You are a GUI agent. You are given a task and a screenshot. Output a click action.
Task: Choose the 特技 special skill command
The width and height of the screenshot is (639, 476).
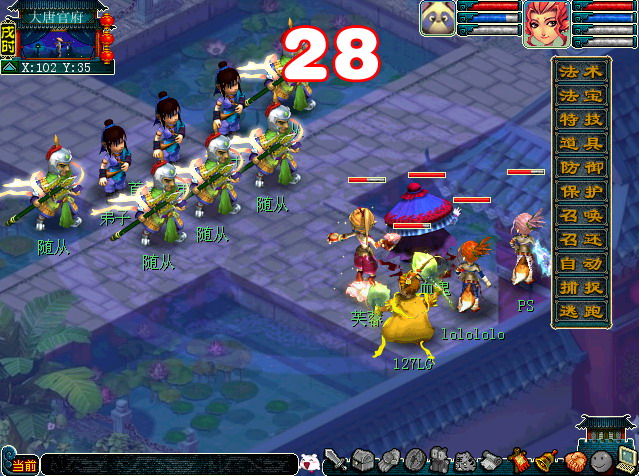tap(581, 119)
